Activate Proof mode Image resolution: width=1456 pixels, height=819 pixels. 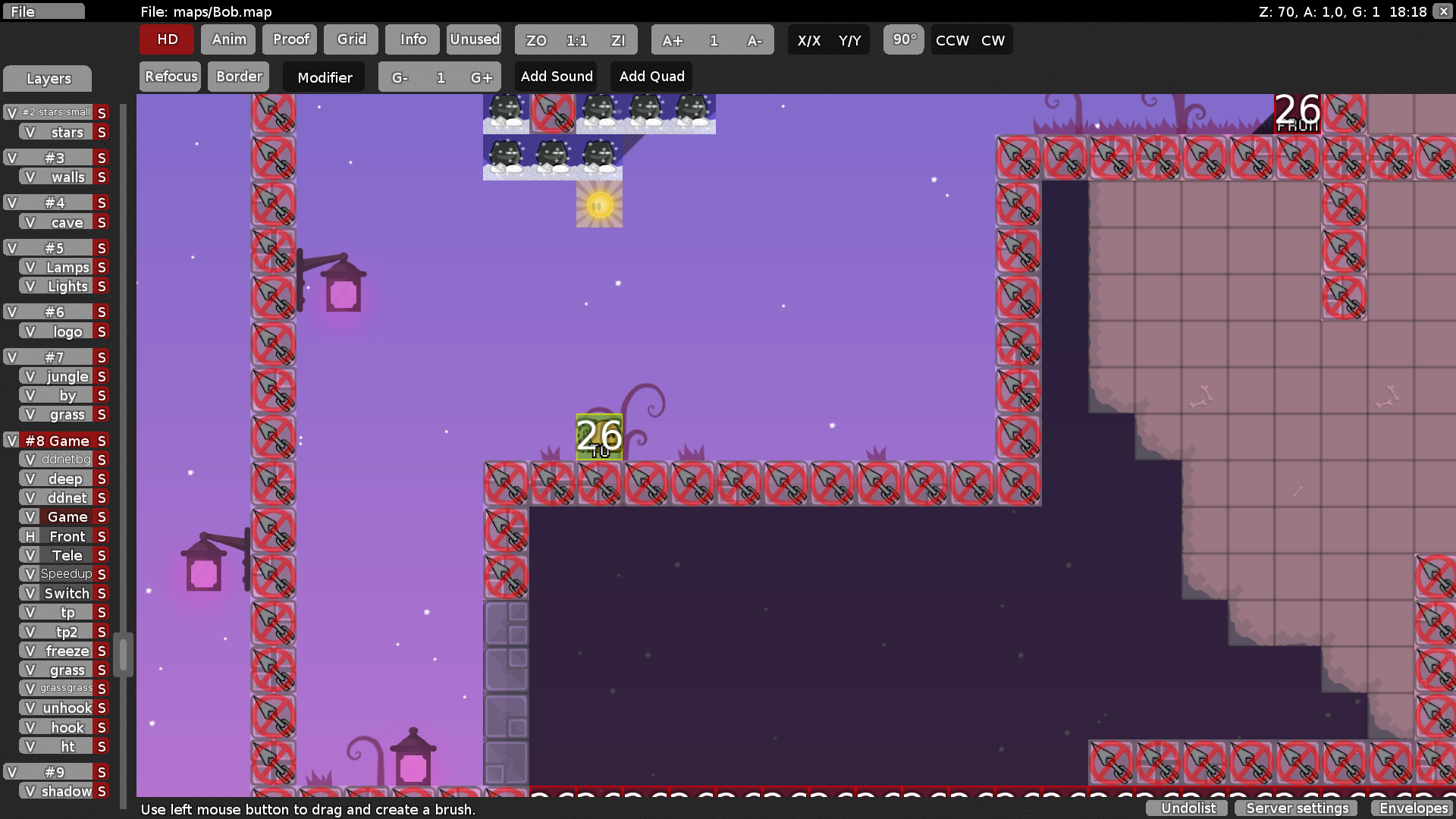click(290, 39)
